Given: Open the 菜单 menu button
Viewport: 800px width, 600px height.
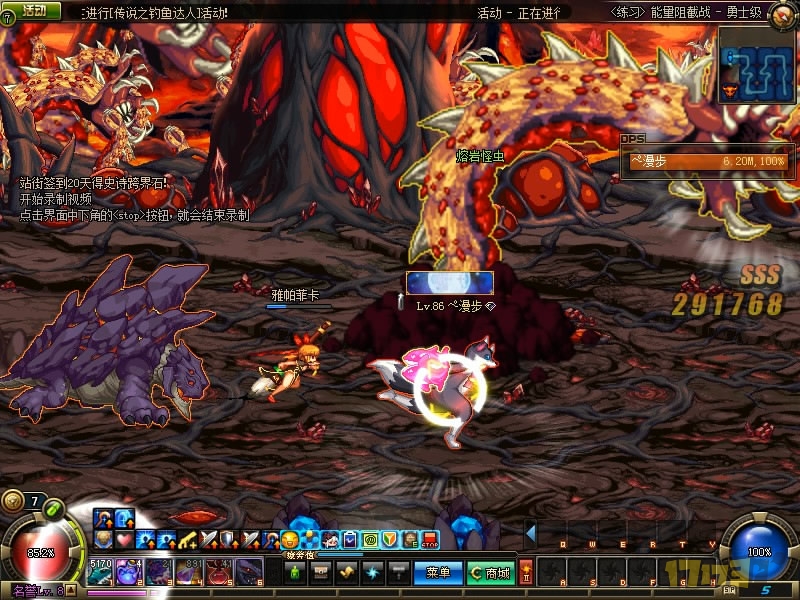Looking at the screenshot, I should point(438,573).
